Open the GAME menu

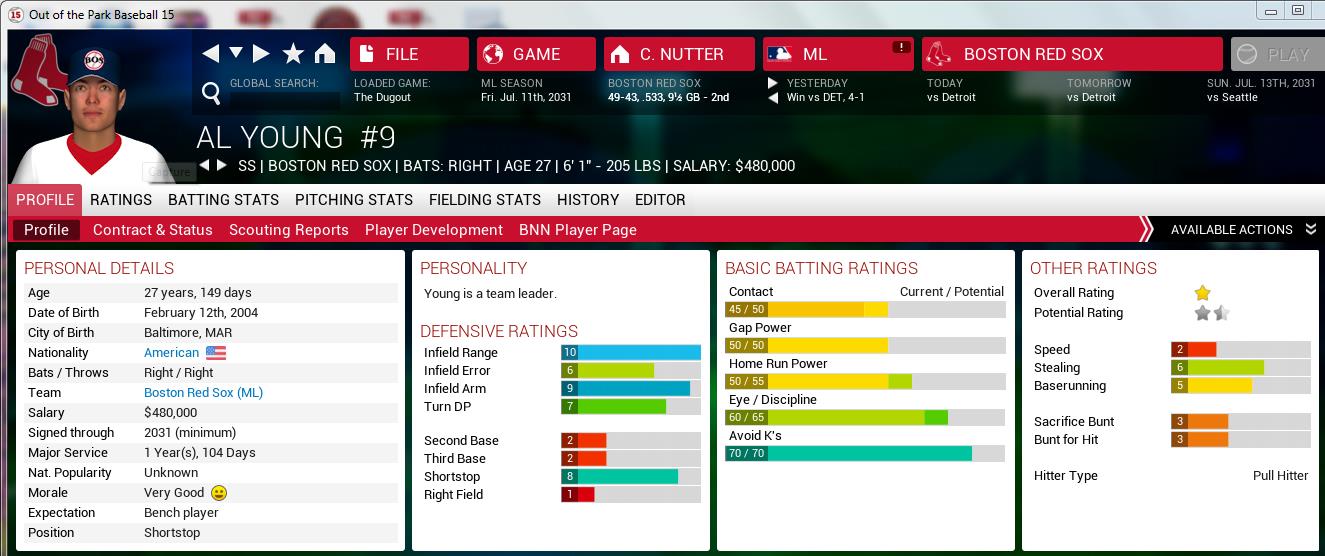pyautogui.click(x=536, y=54)
